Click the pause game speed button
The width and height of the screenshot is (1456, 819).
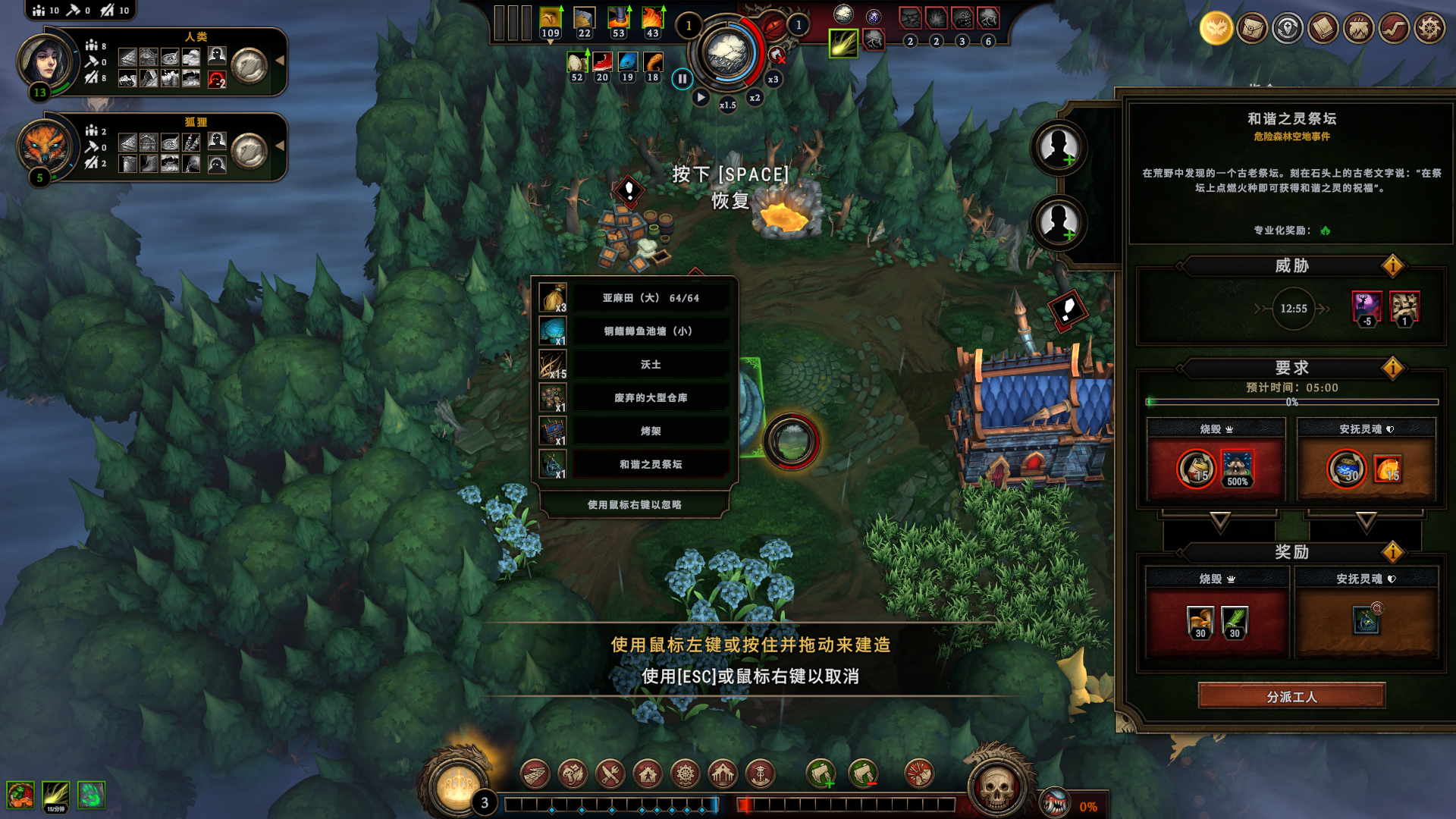(x=682, y=78)
